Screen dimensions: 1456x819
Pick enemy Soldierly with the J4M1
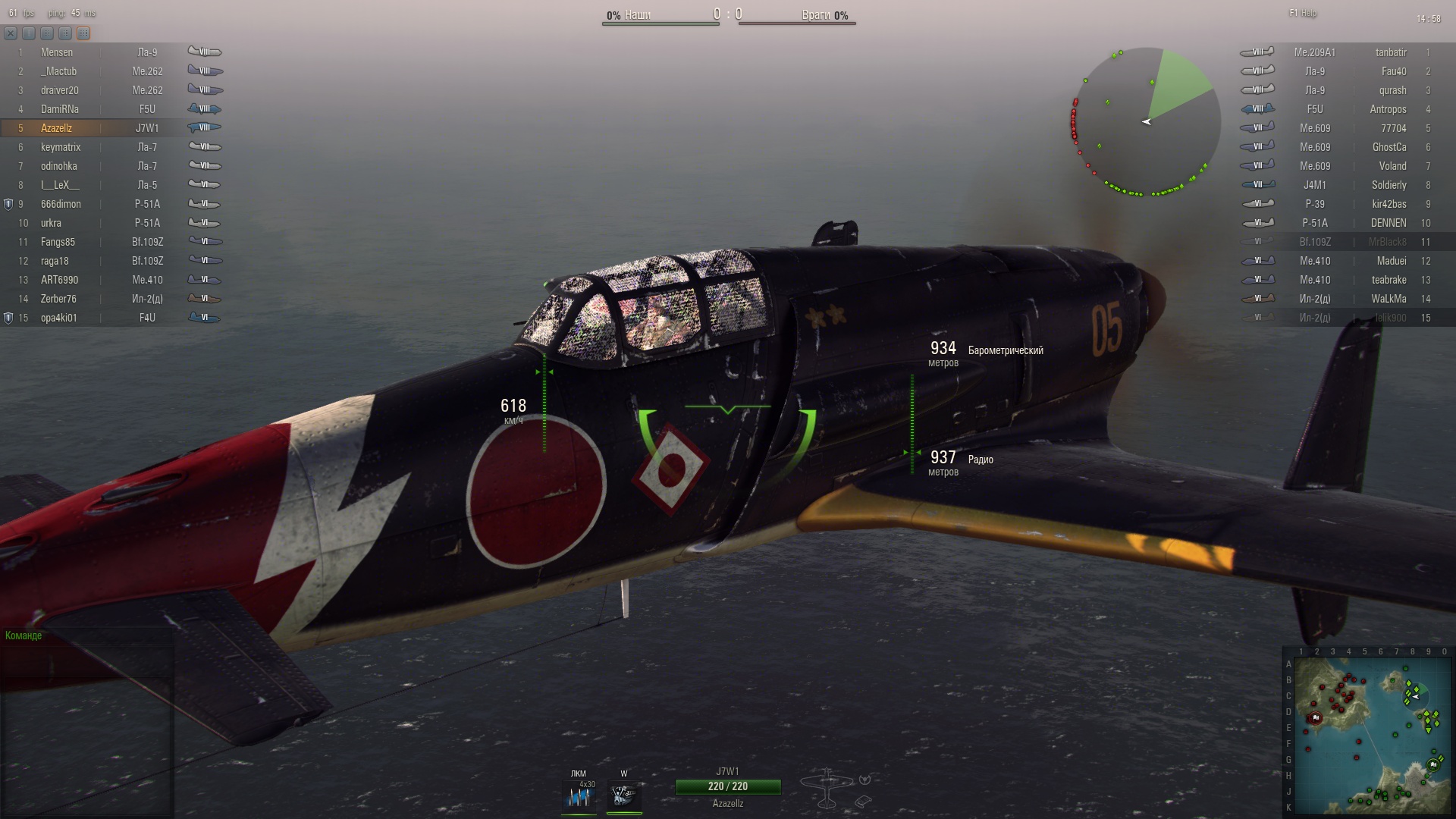(1389, 185)
